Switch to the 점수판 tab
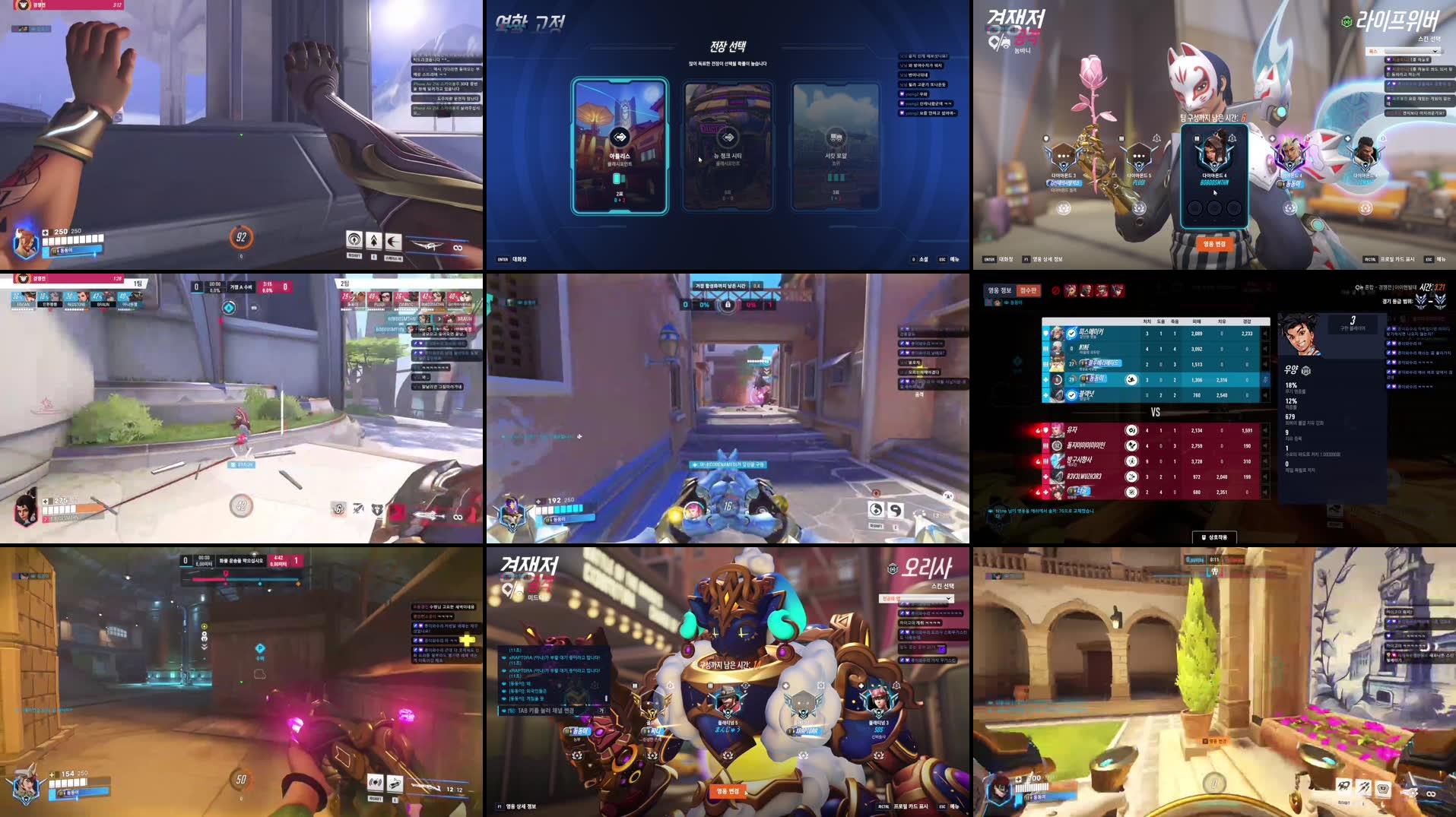Viewport: 1456px width, 817px height. (x=1029, y=290)
